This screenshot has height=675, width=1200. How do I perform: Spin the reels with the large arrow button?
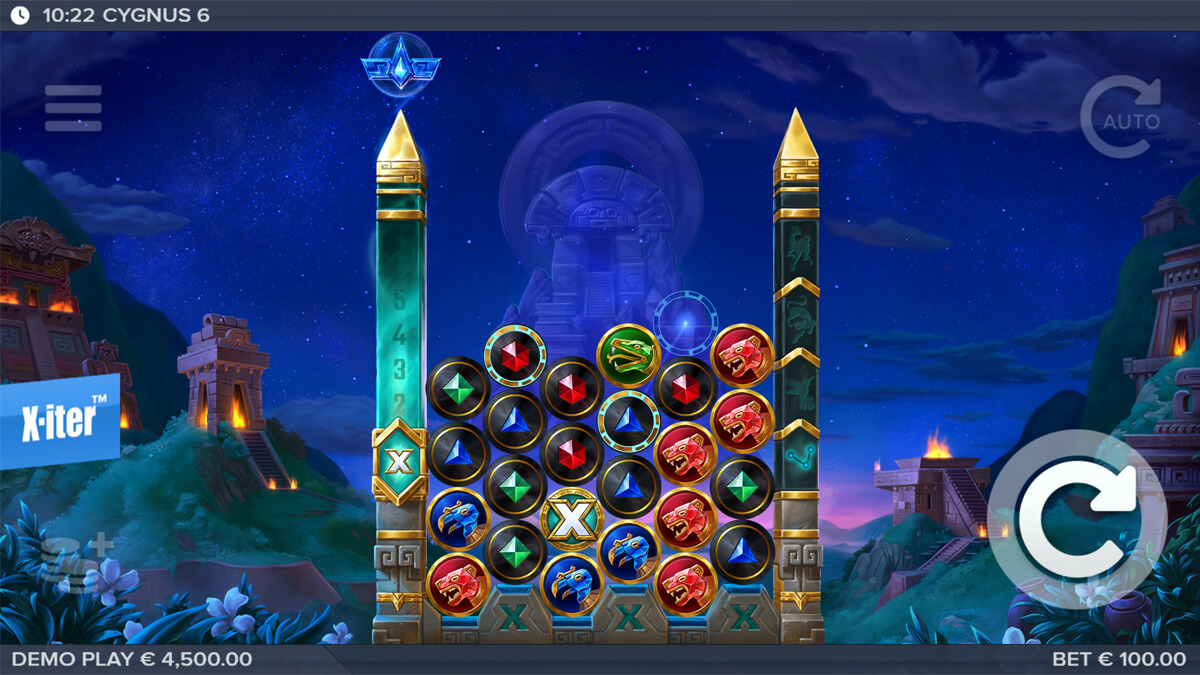coord(1078,518)
